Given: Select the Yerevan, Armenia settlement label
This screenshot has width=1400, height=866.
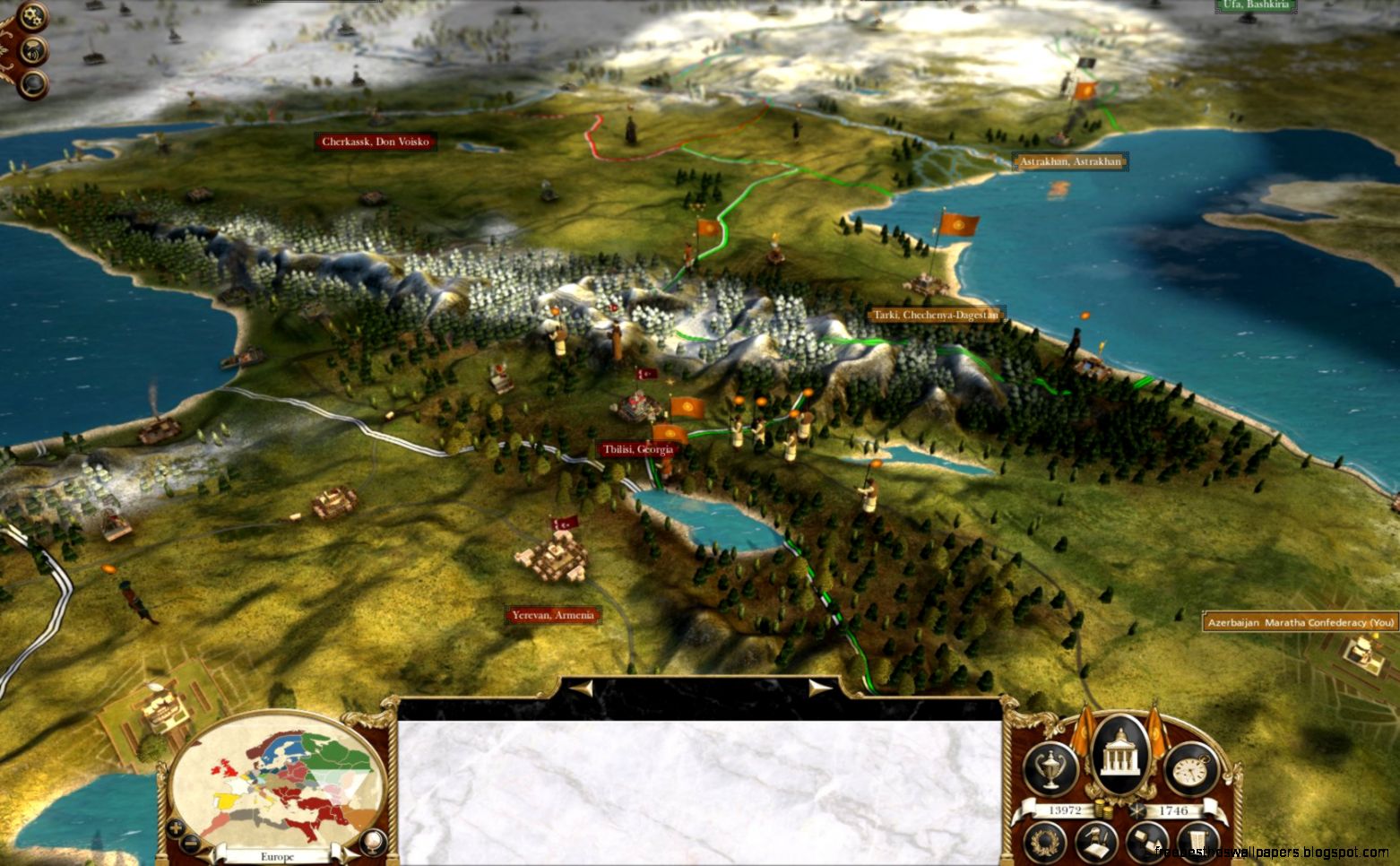Looking at the screenshot, I should [x=555, y=615].
